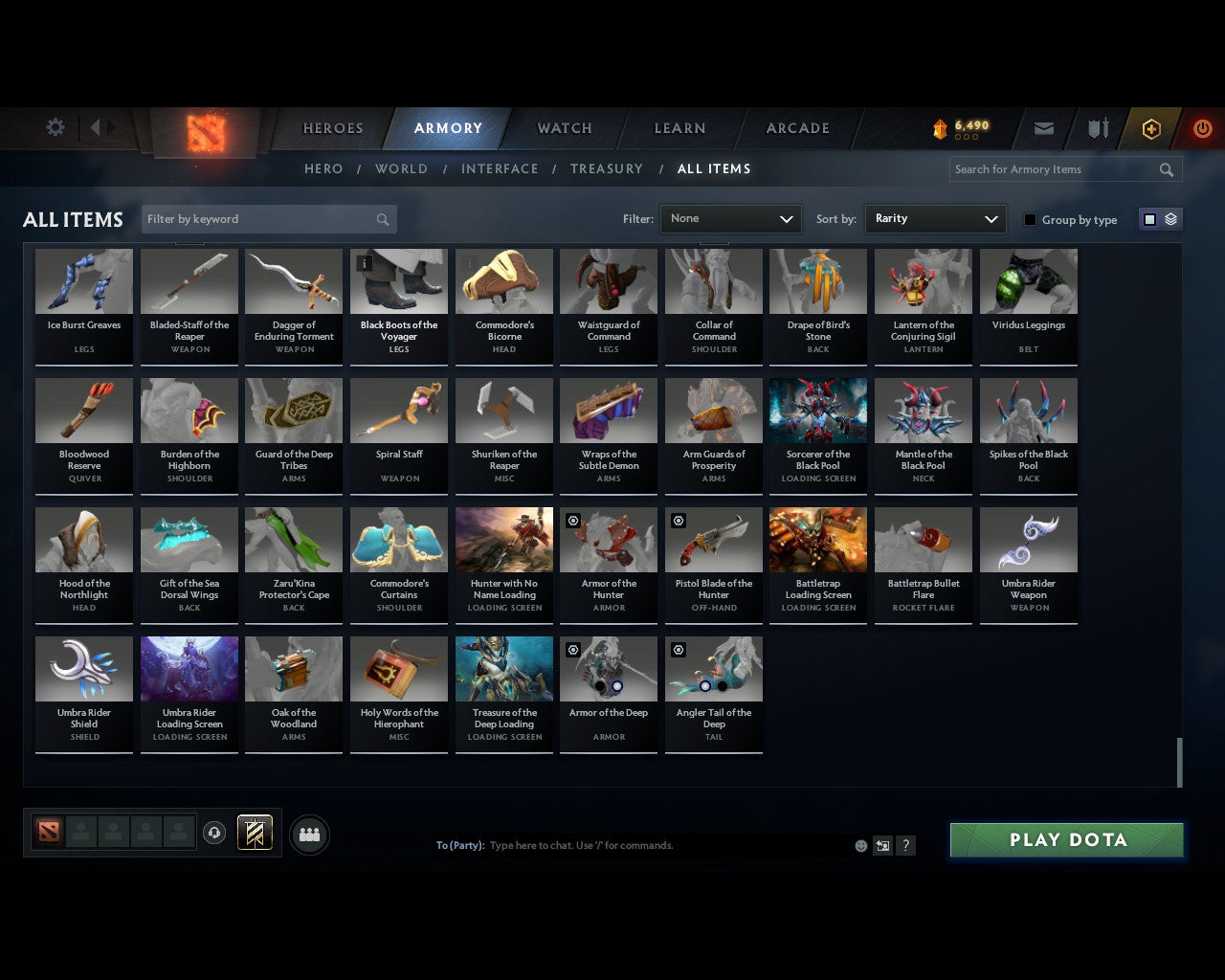Screen dimensions: 1225x980
Task: Click the headset voice chat icon
Action: [x=213, y=833]
